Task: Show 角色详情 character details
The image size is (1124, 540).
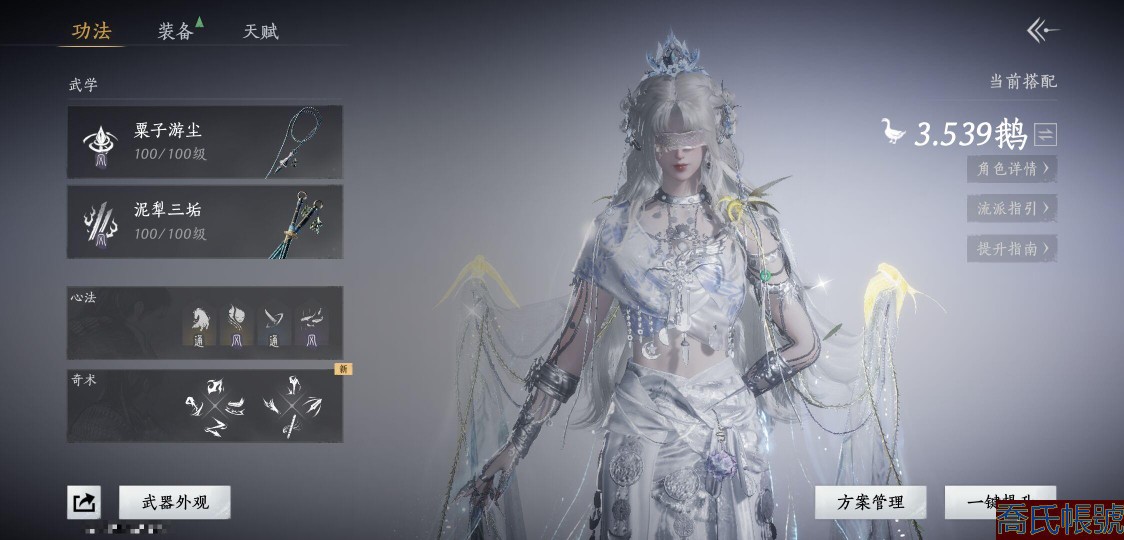Action: click(1011, 168)
